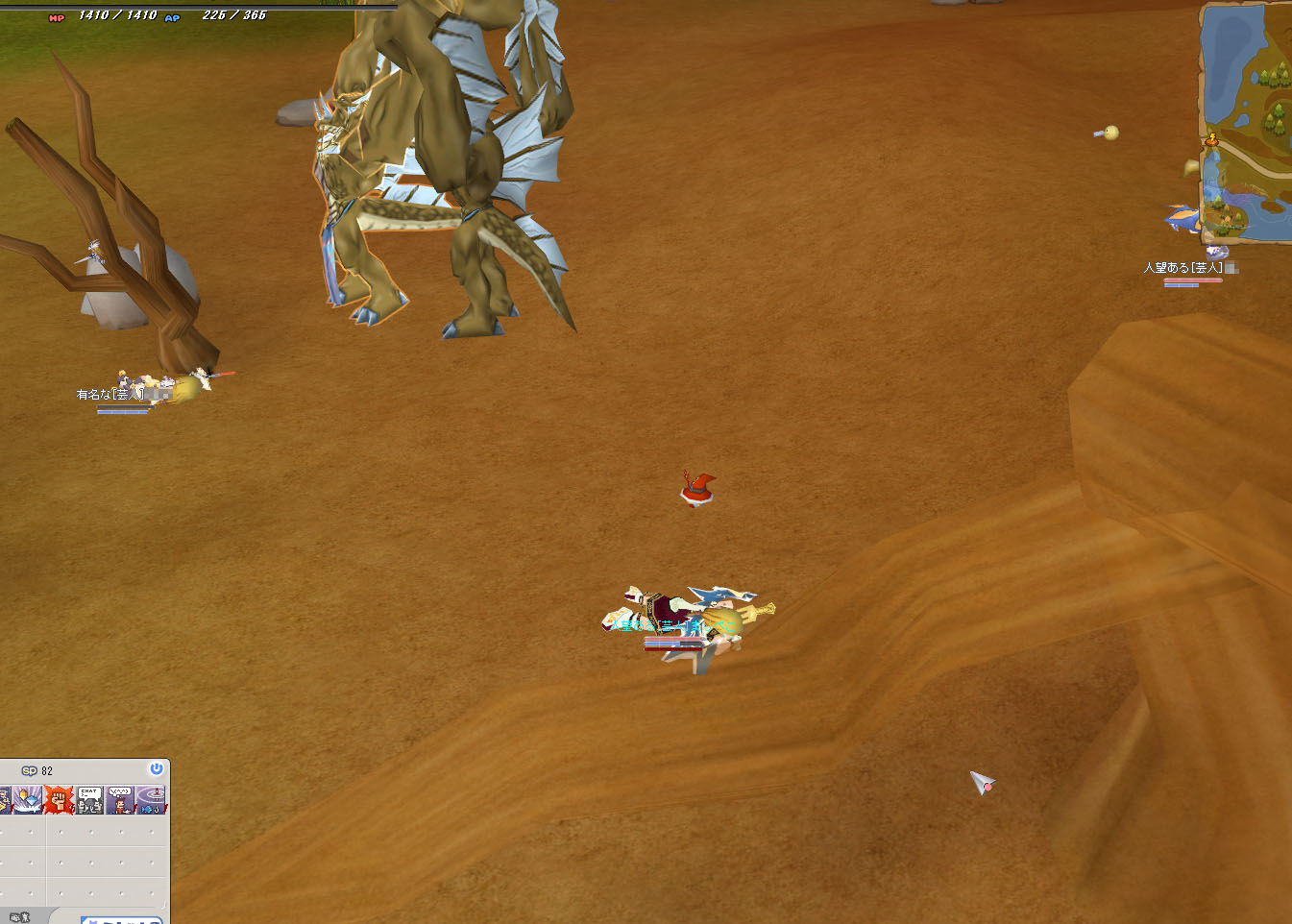Activate the crystal gems skill icon
Viewport: 1292px width, 924px height.
click(27, 799)
